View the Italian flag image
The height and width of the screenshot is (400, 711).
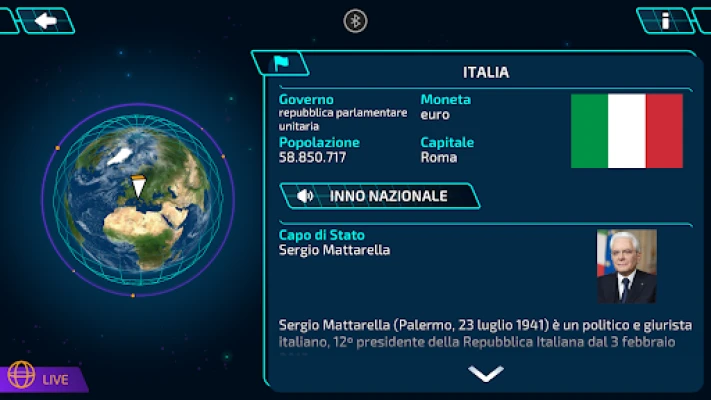click(626, 131)
